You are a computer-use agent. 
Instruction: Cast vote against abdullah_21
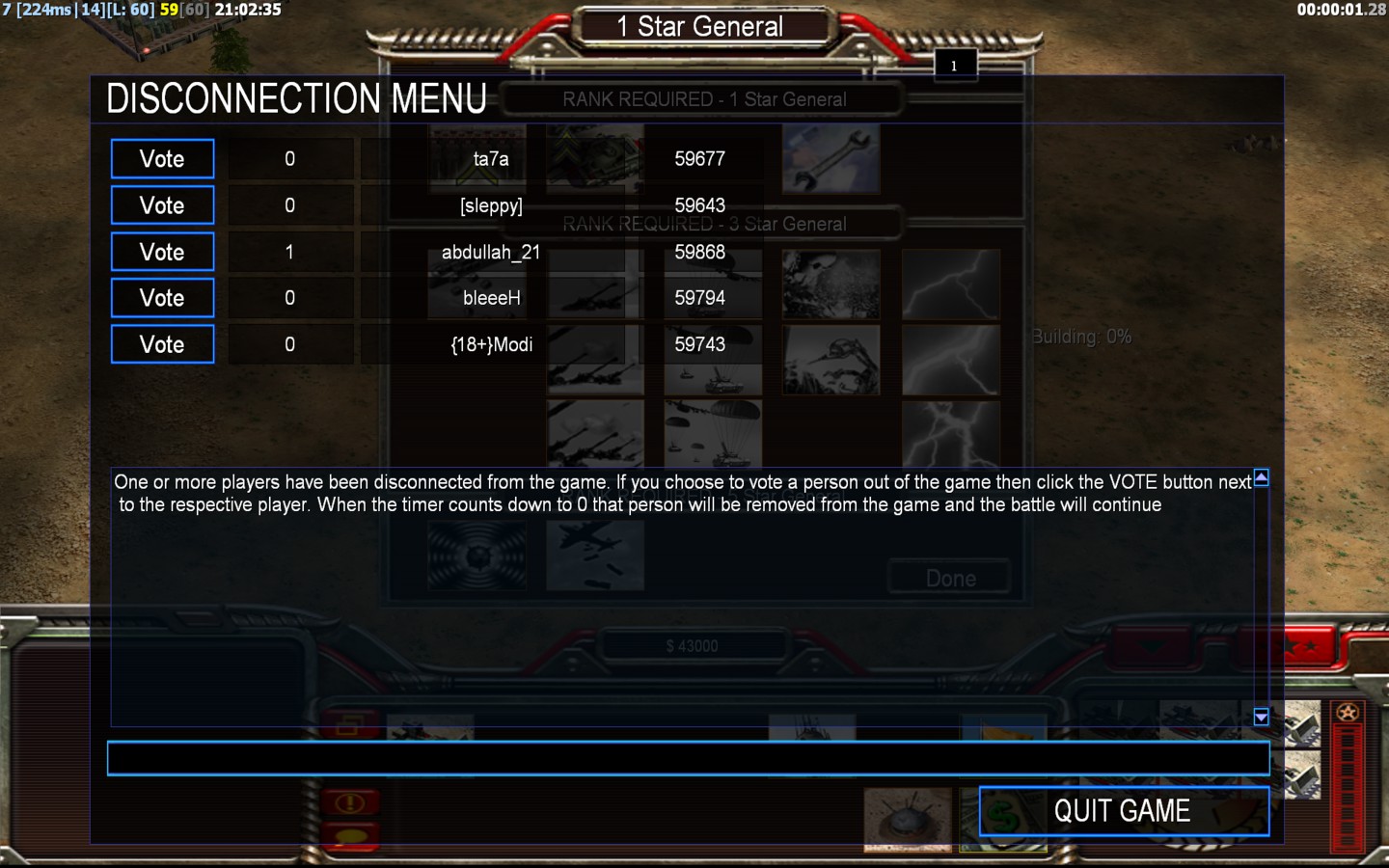(x=162, y=252)
